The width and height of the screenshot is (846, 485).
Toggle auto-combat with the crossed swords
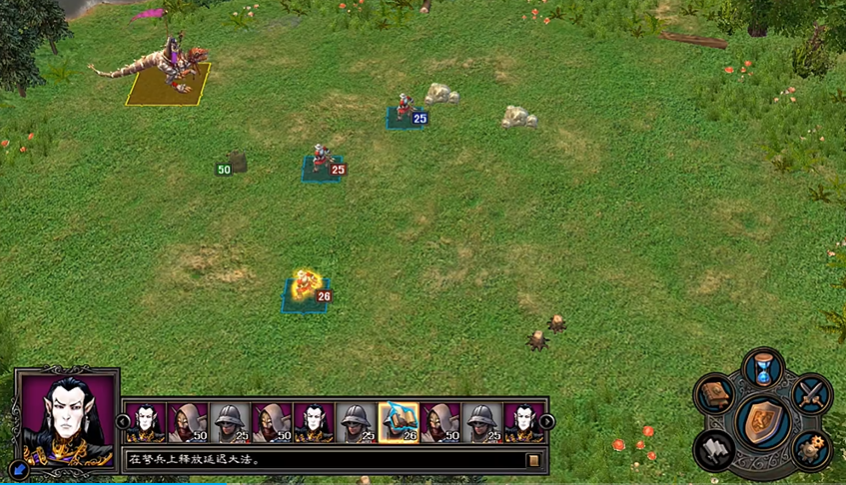812,393
